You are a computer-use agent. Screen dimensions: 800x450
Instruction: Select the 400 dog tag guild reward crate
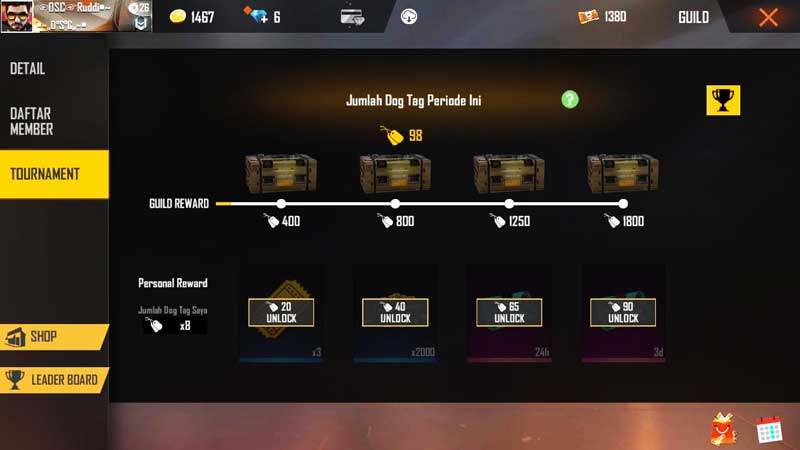tap(281, 173)
